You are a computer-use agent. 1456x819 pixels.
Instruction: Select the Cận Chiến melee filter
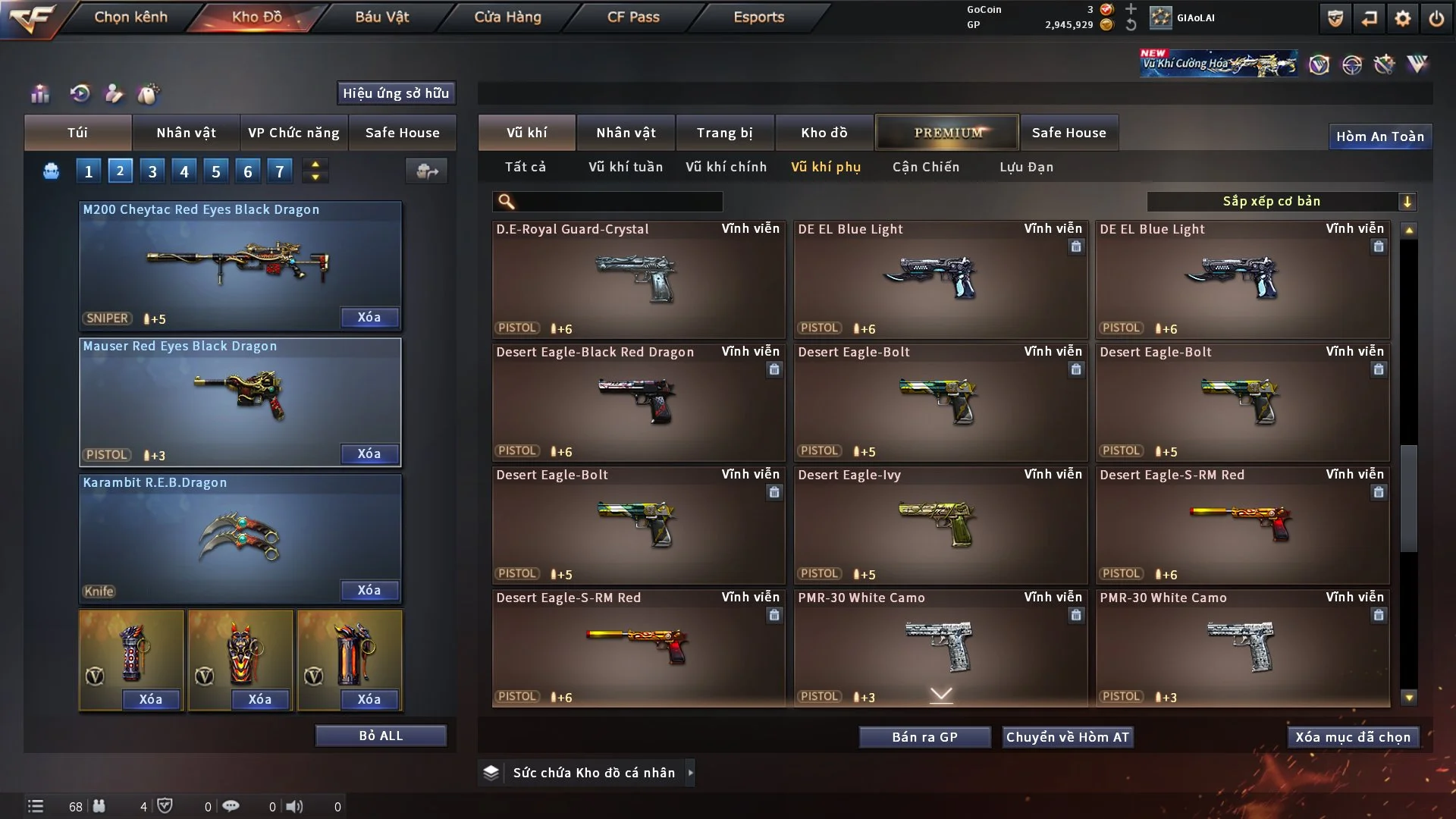(x=925, y=167)
